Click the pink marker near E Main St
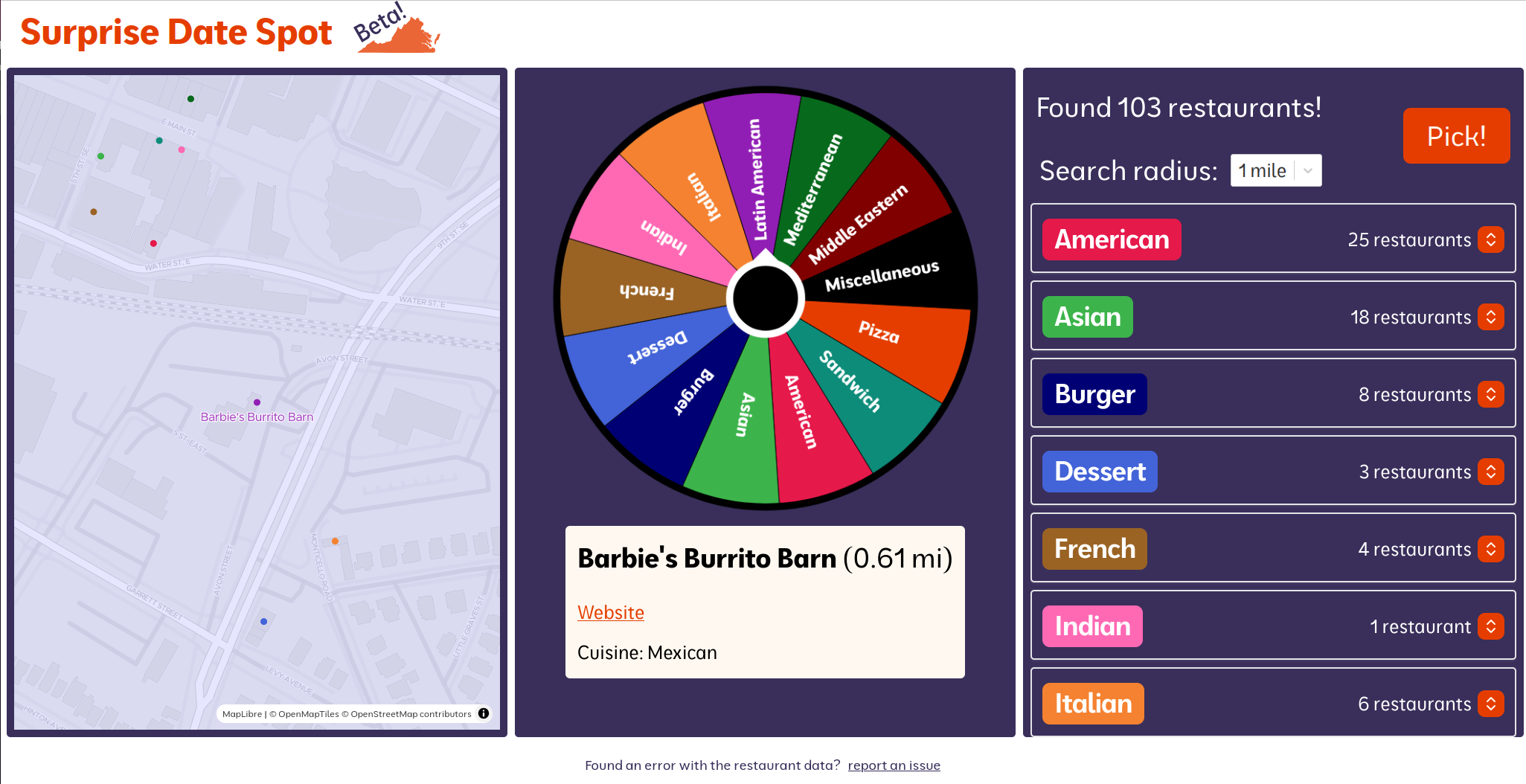The width and height of the screenshot is (1526, 784). pos(180,150)
